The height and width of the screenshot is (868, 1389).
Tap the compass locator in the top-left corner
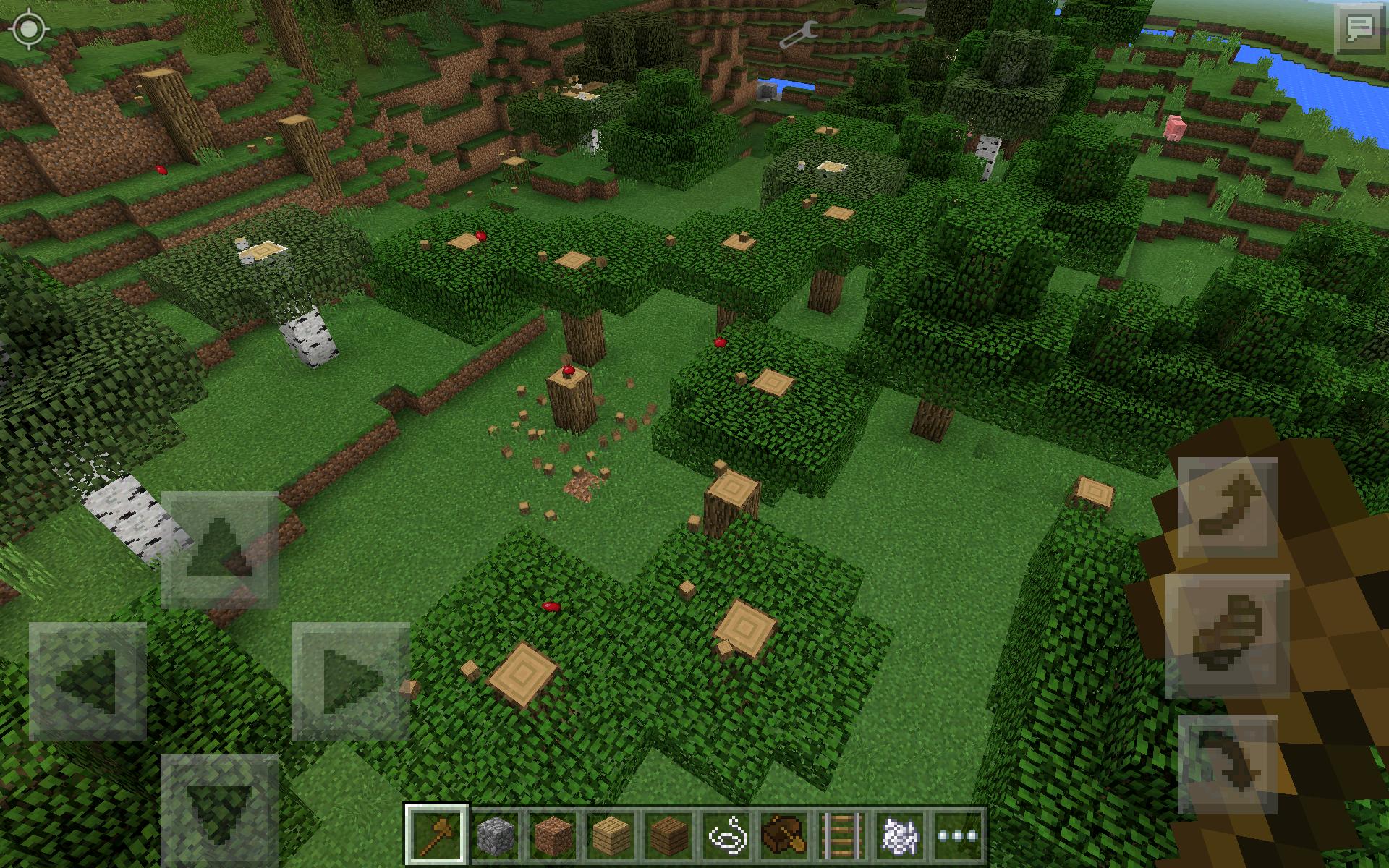click(29, 30)
